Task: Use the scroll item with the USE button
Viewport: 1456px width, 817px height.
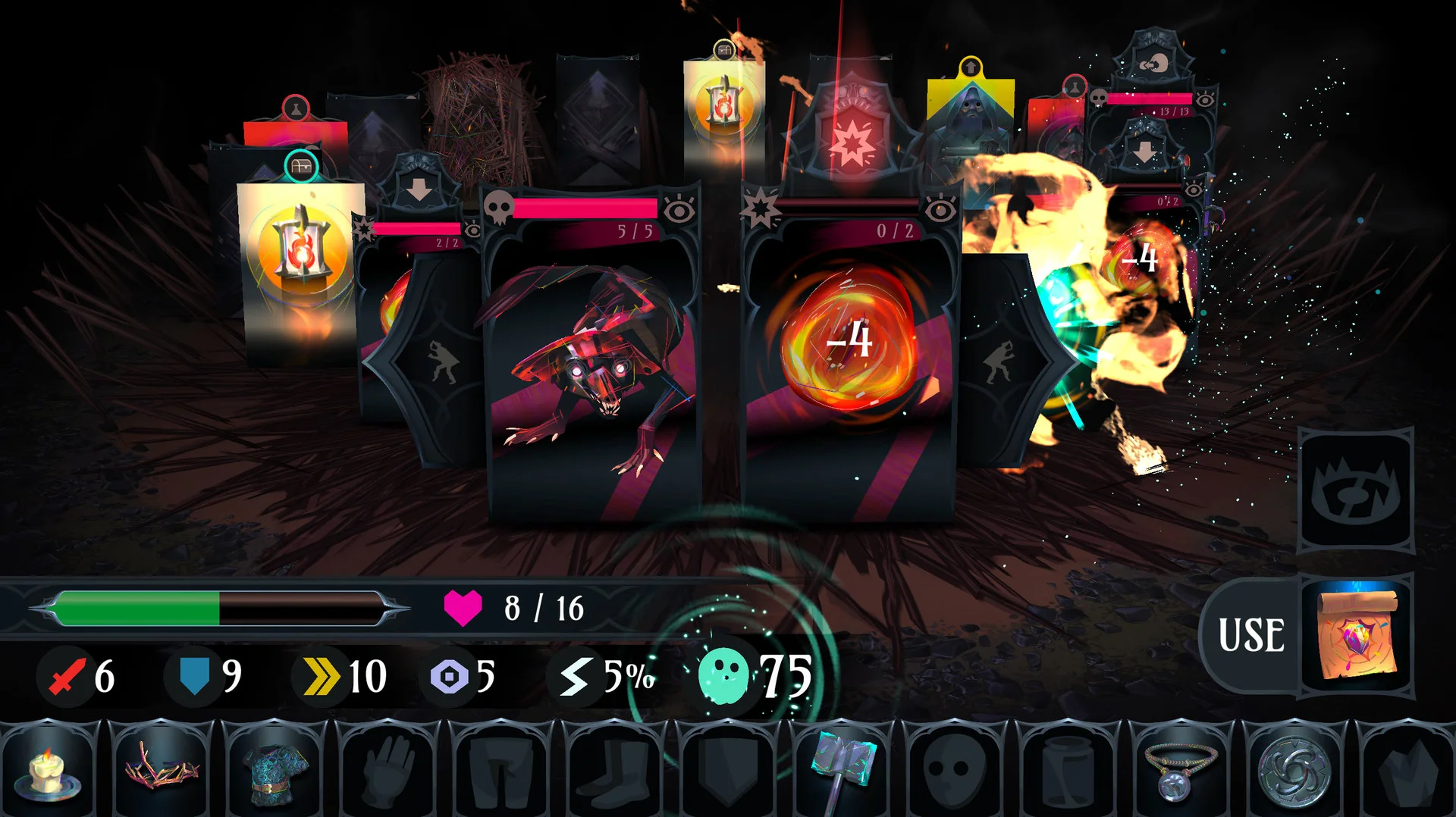Action: (x=1251, y=634)
